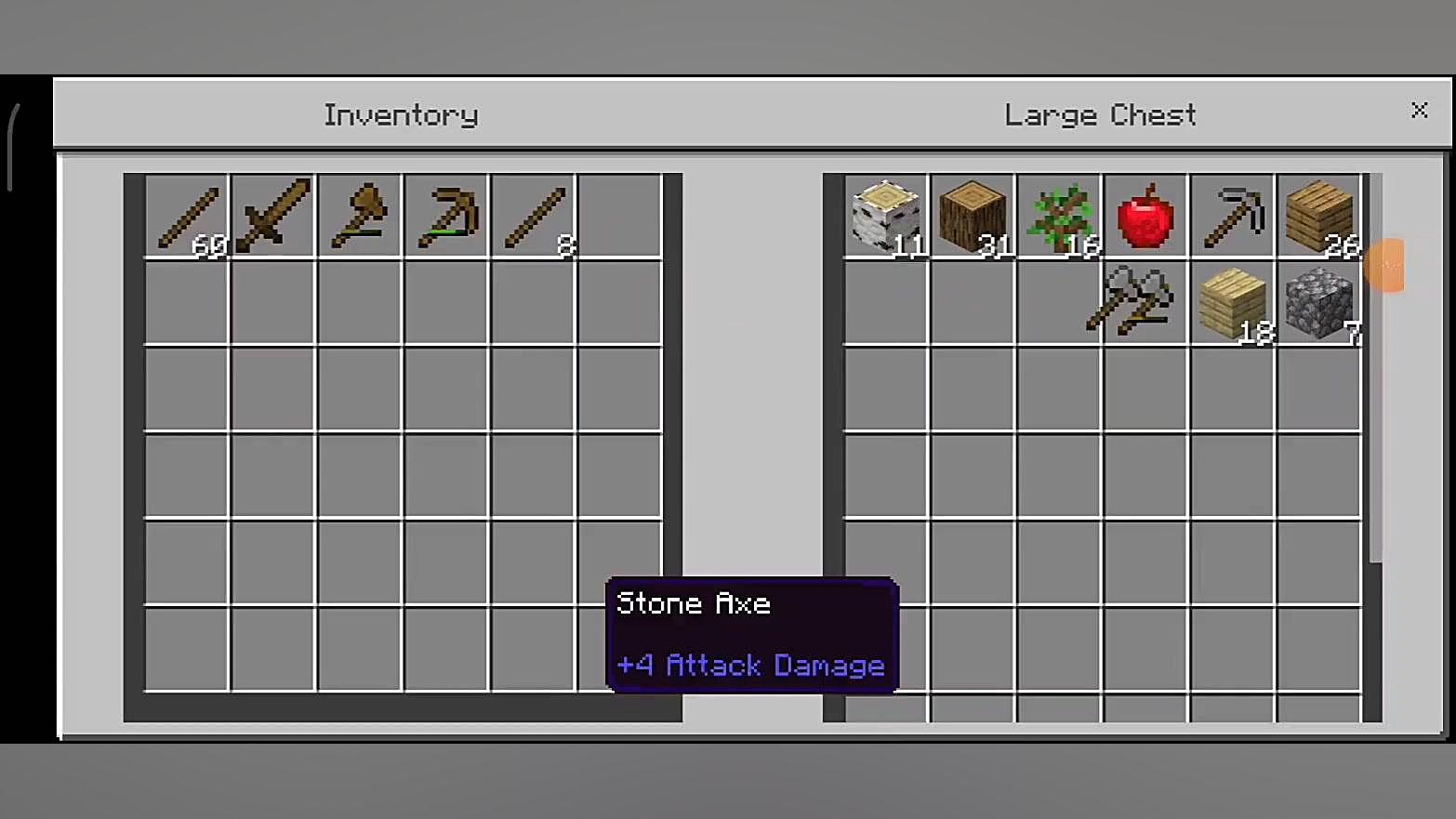Screen dimensions: 1456x819
Task: Select the 26 oak planks stack
Action: coord(1319,217)
